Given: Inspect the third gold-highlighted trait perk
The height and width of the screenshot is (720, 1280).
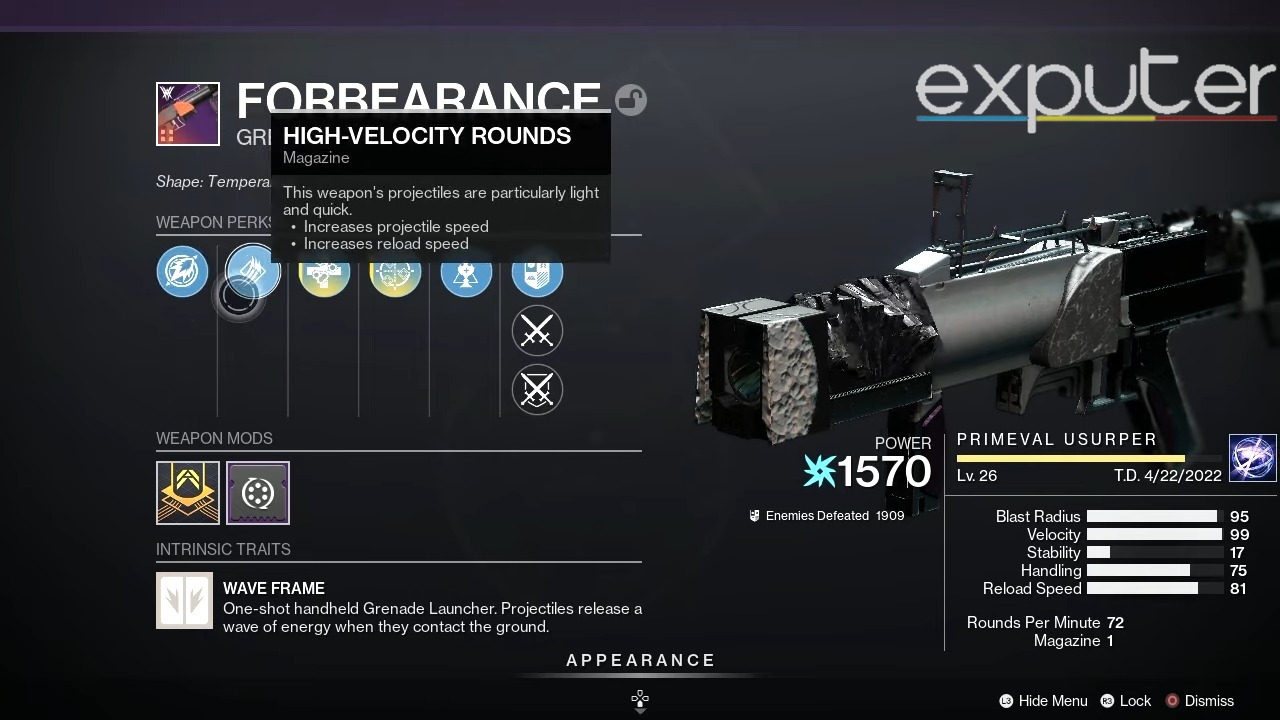Looking at the screenshot, I should click(324, 271).
